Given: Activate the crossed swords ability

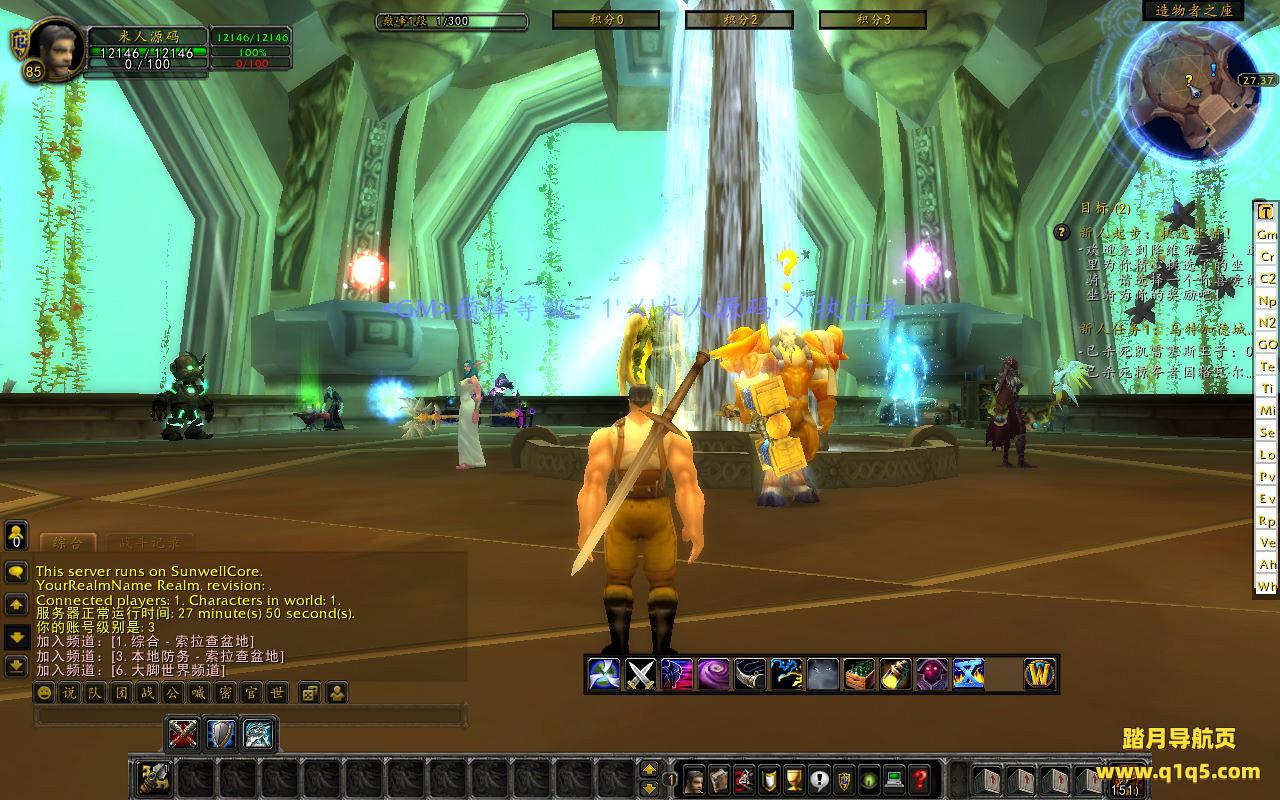Looking at the screenshot, I should (640, 675).
